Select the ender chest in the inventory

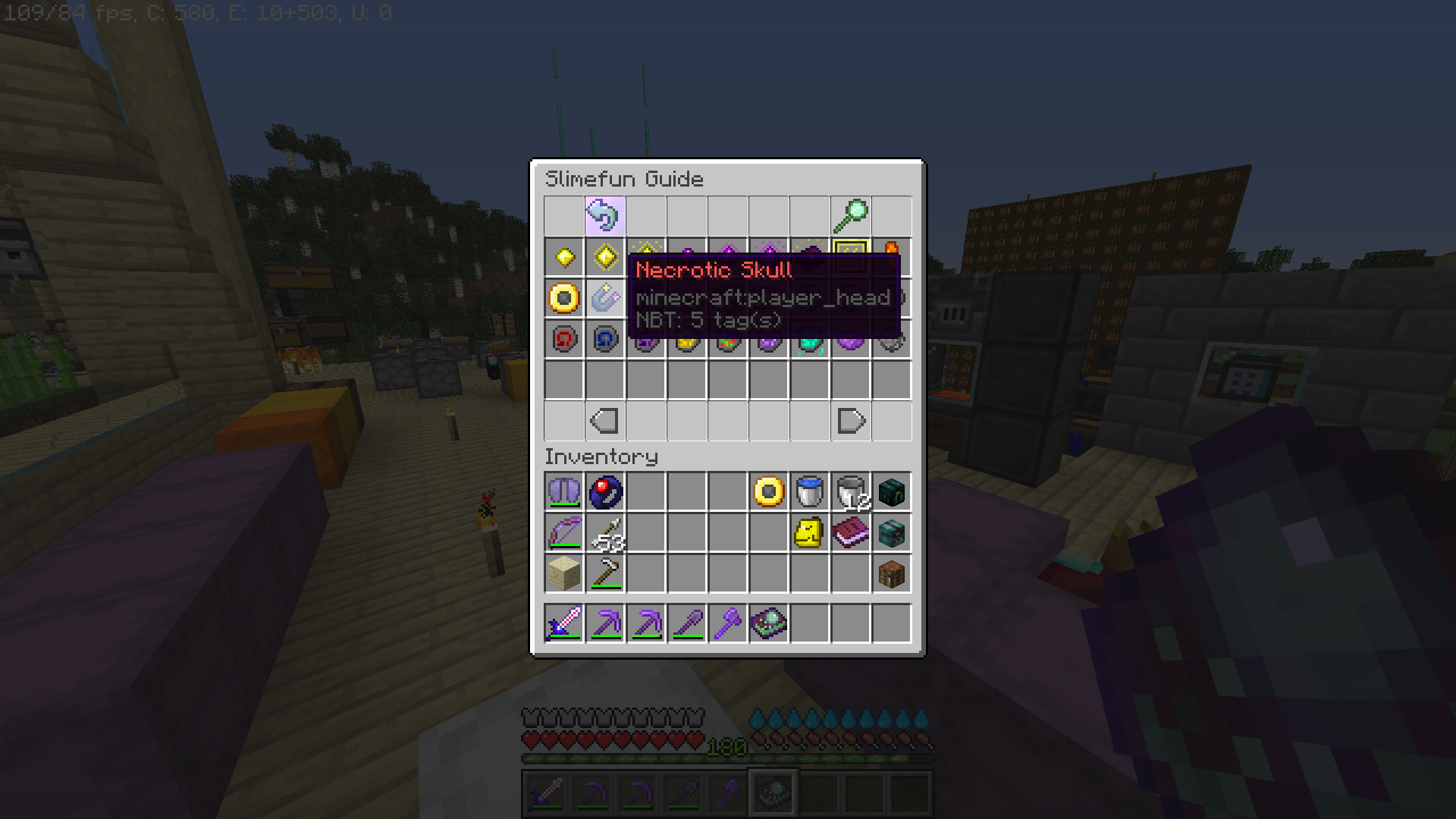[891, 492]
